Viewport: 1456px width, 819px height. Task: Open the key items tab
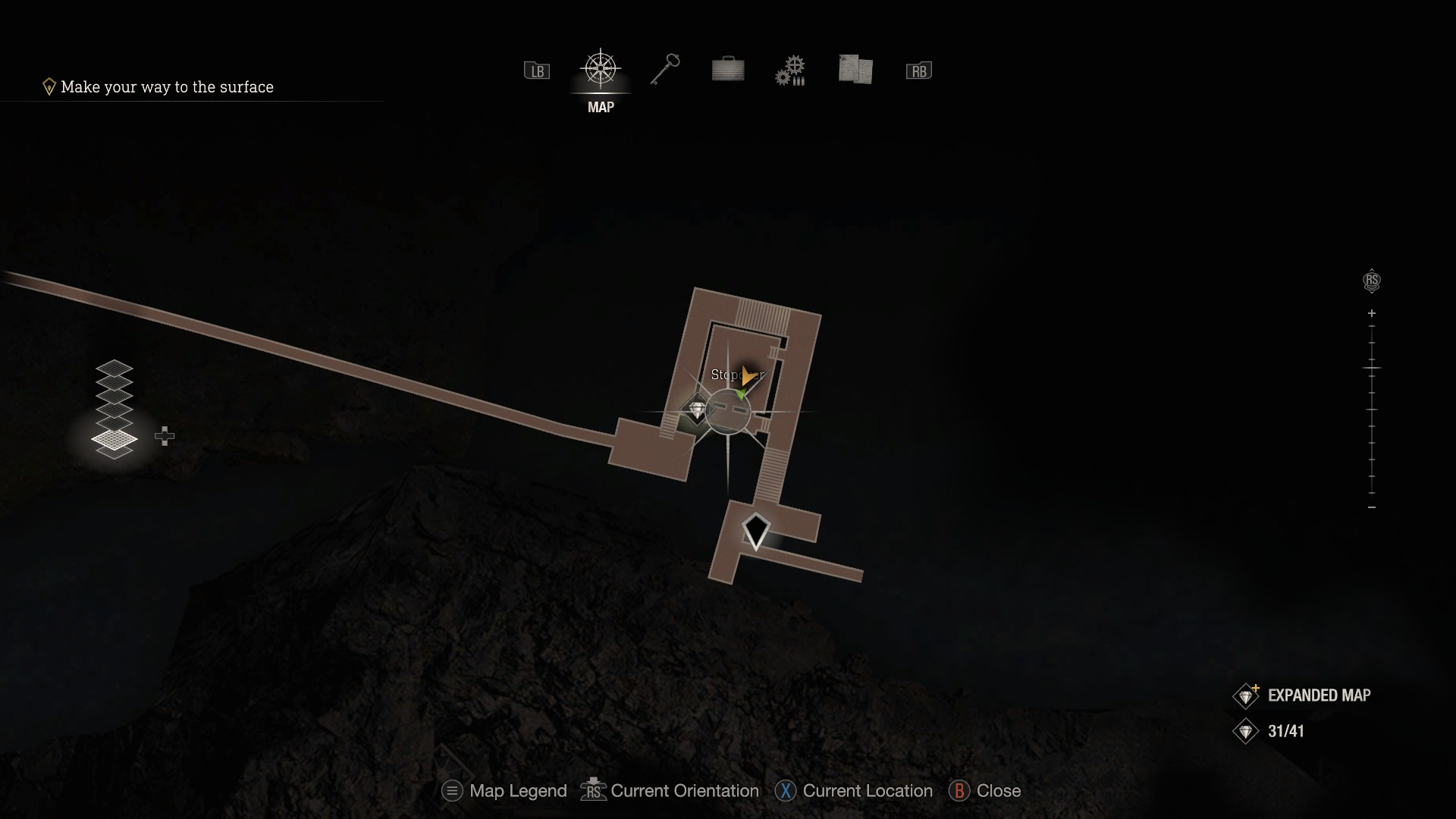pyautogui.click(x=665, y=70)
